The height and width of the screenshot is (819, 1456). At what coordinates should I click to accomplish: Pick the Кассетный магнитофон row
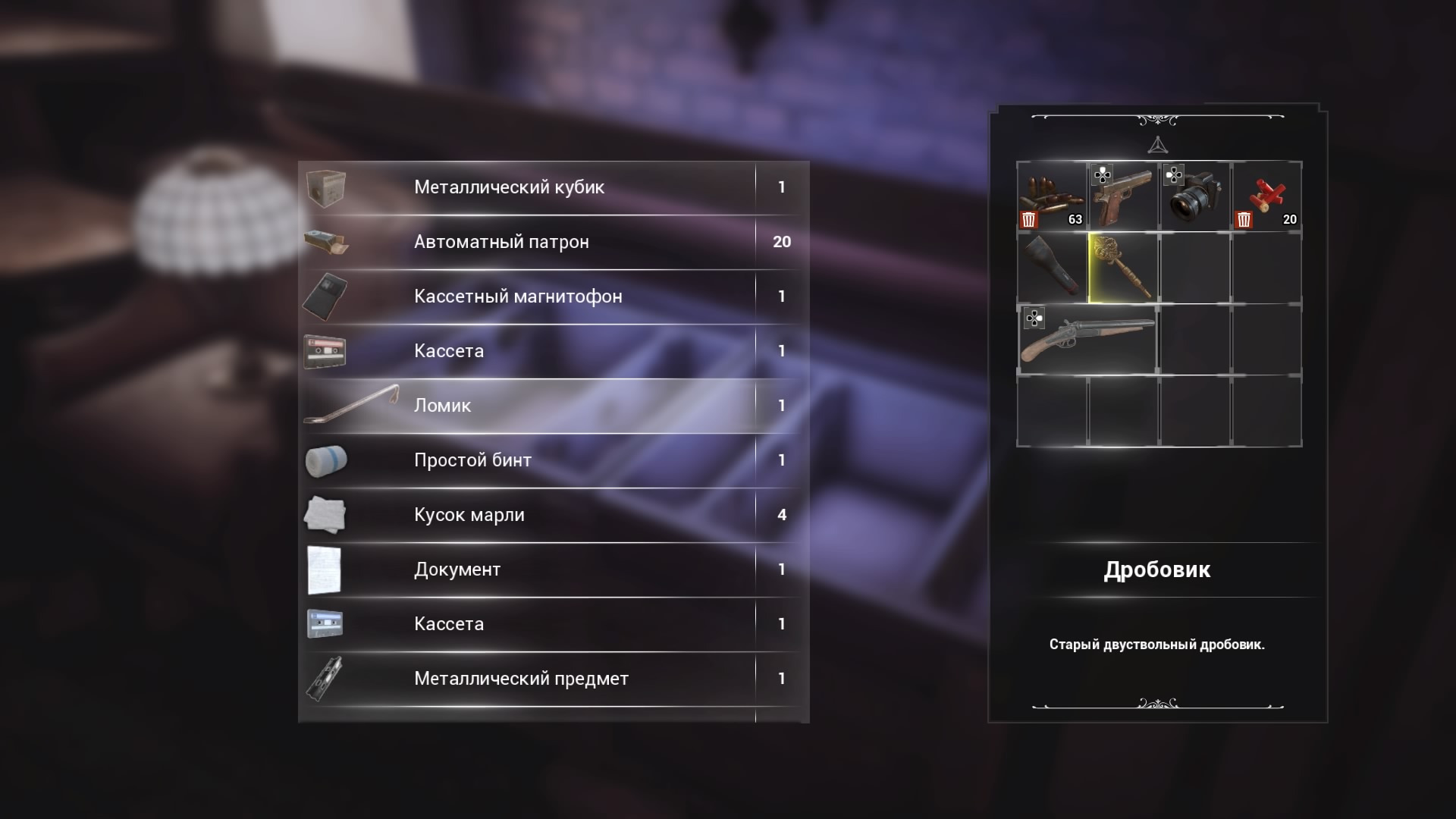pos(552,297)
